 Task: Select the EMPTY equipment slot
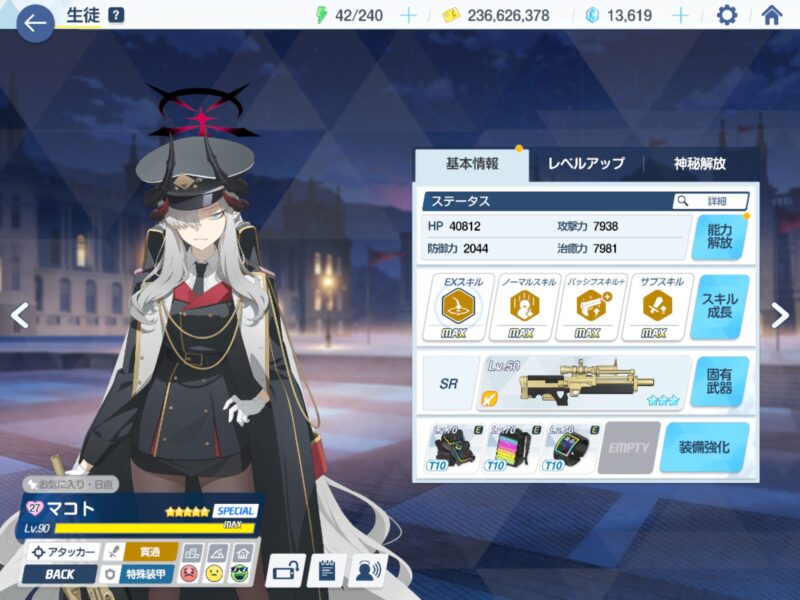click(x=629, y=447)
